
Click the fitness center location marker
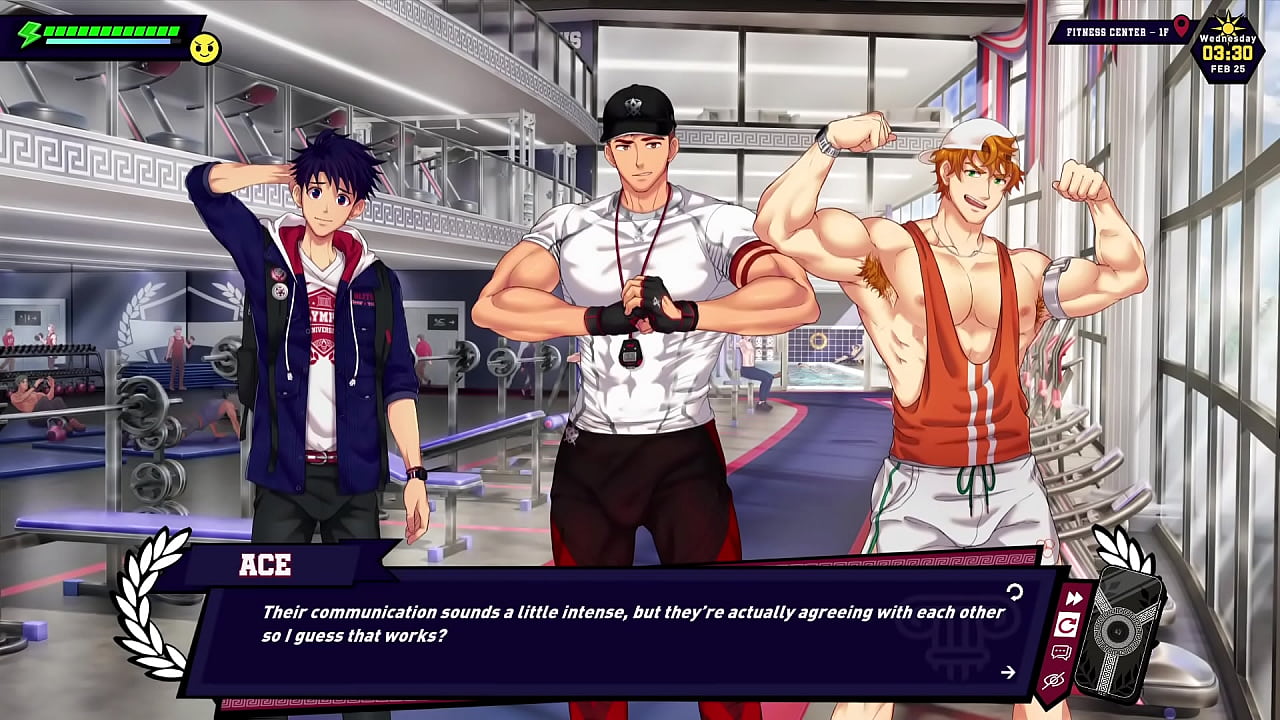coord(1182,27)
